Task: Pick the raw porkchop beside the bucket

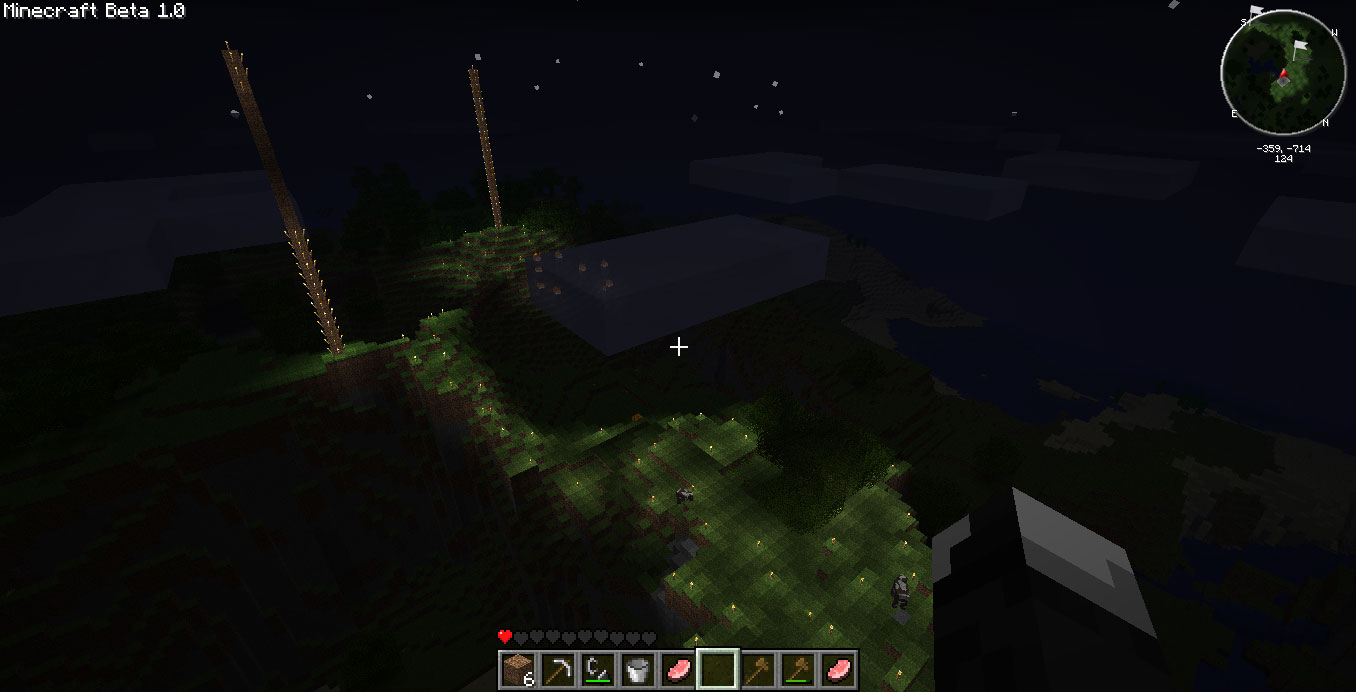Action: coord(678,669)
